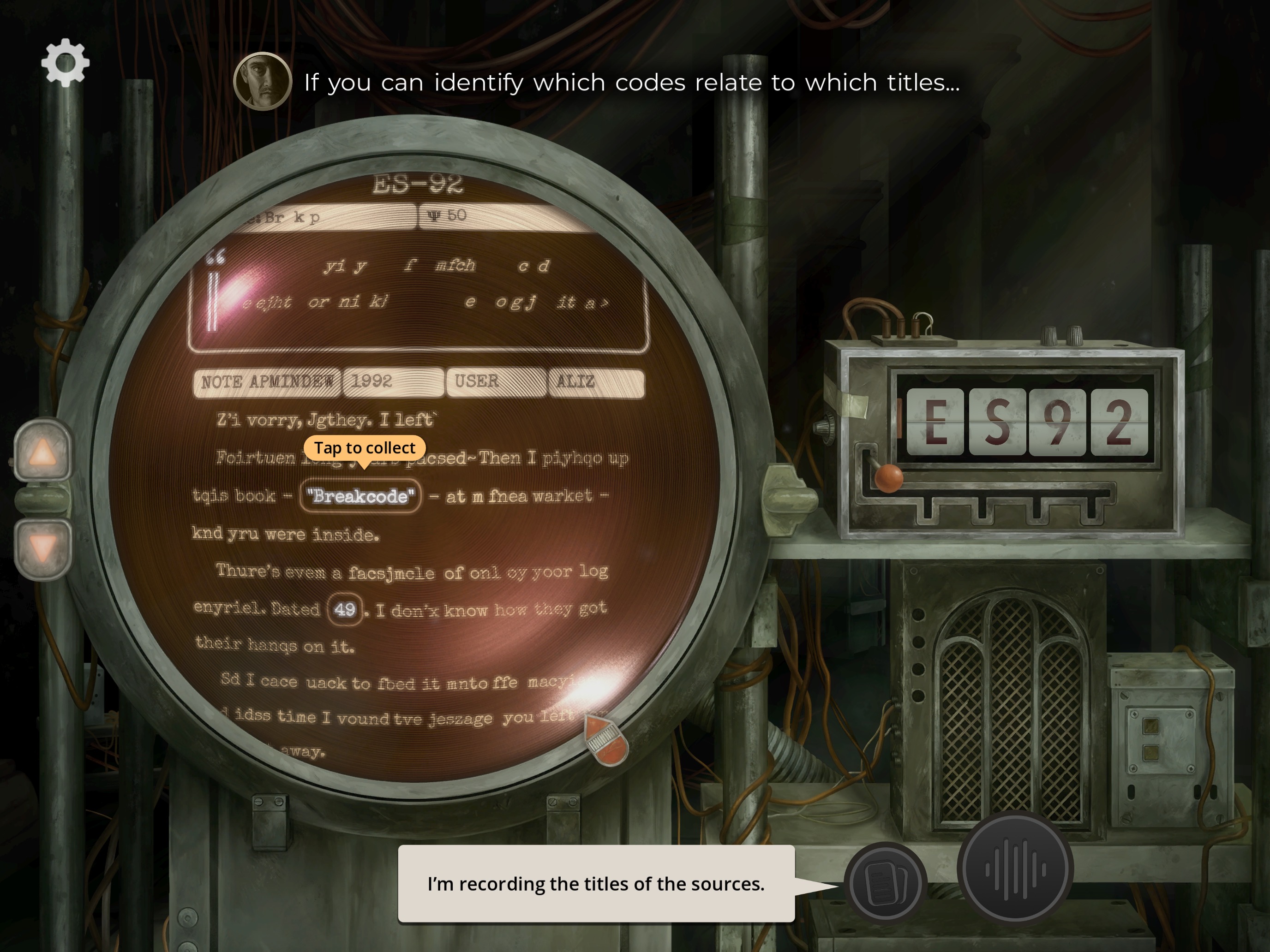The height and width of the screenshot is (952, 1270).
Task: Click the letter S code dial
Action: [998, 422]
